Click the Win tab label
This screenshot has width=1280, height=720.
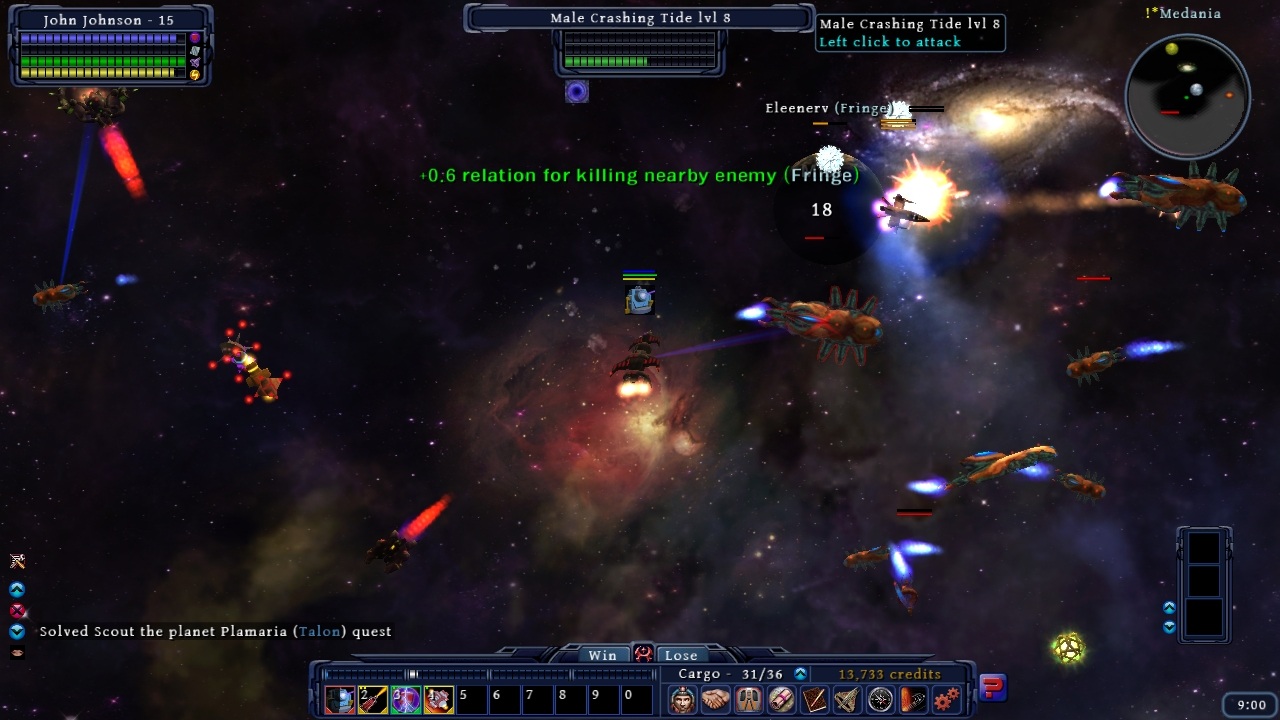[x=602, y=655]
